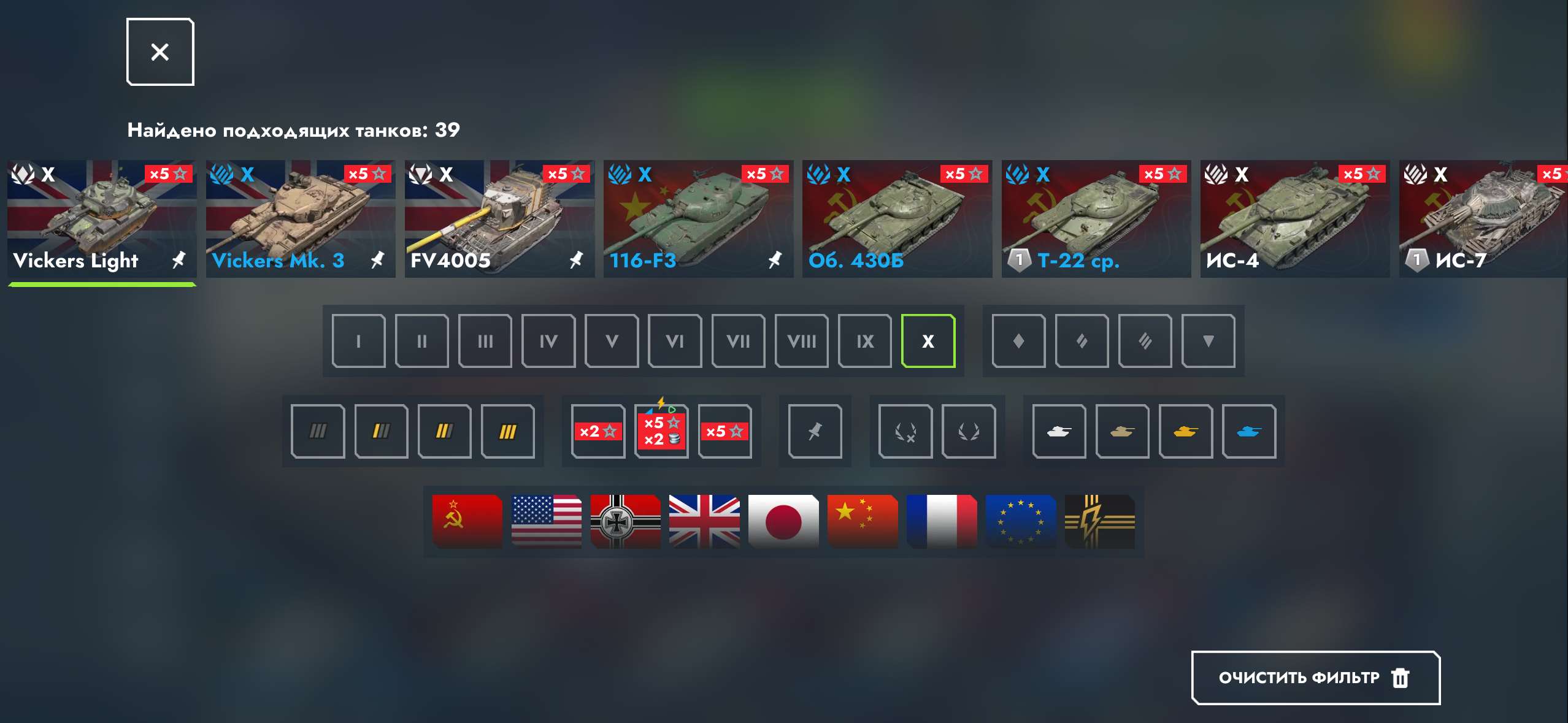Enable the pinned tanks filter

coord(815,431)
